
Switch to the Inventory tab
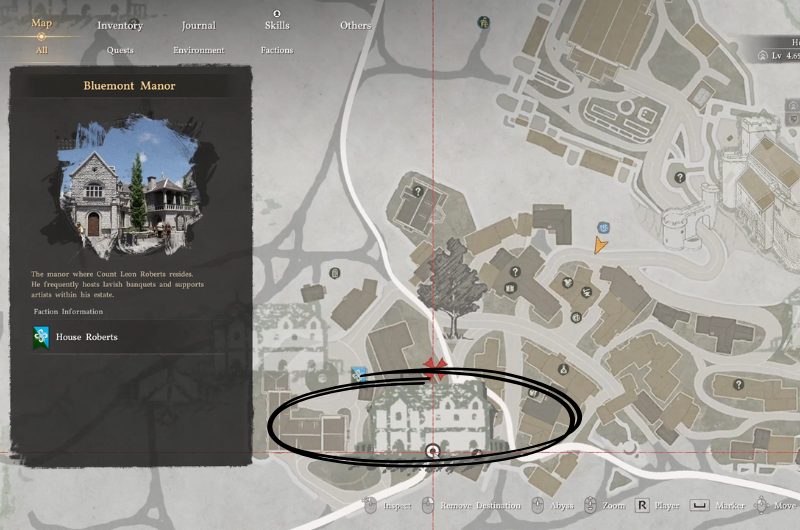tap(120, 25)
